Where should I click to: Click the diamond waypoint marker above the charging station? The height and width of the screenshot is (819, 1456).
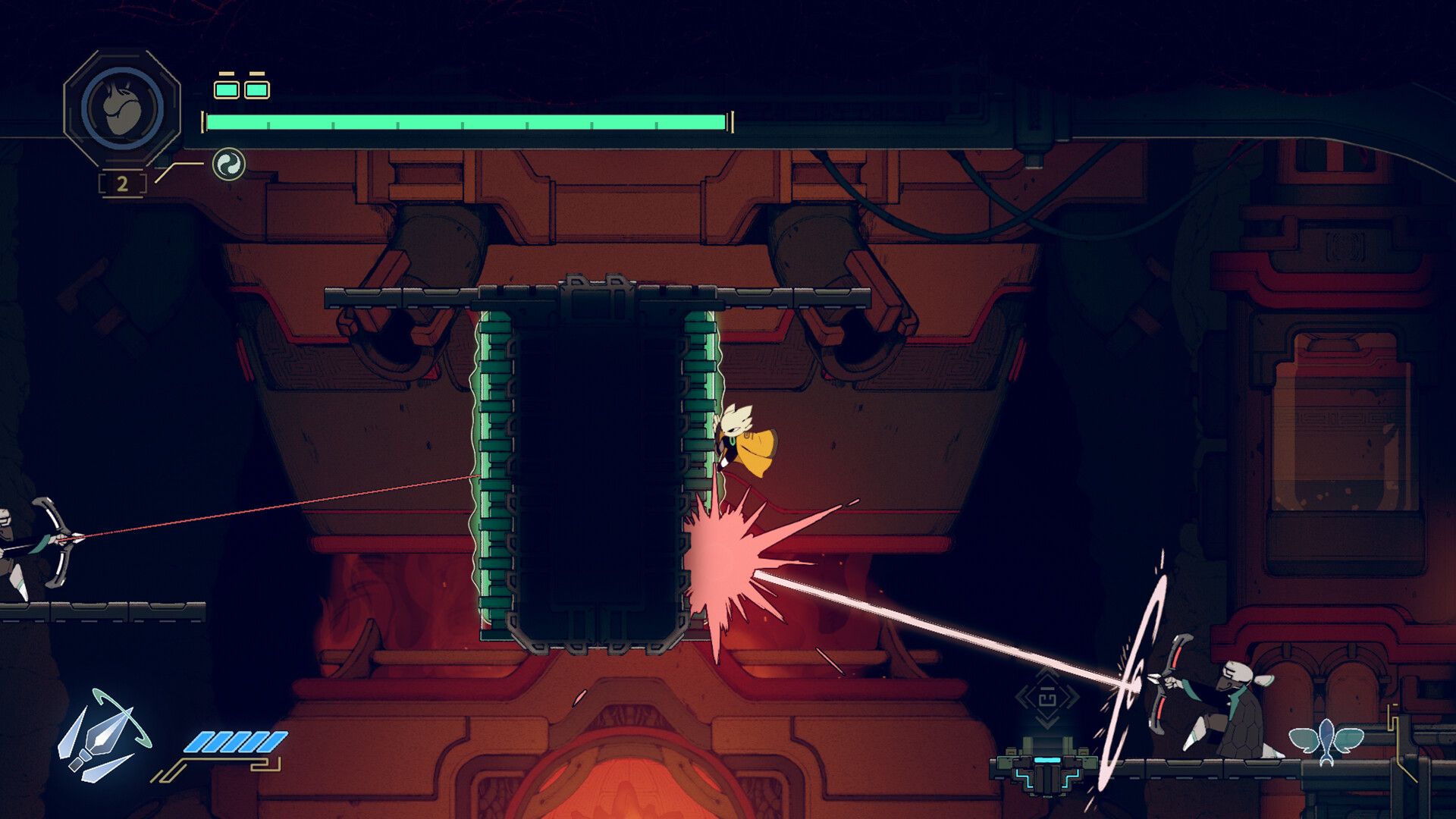[1049, 697]
